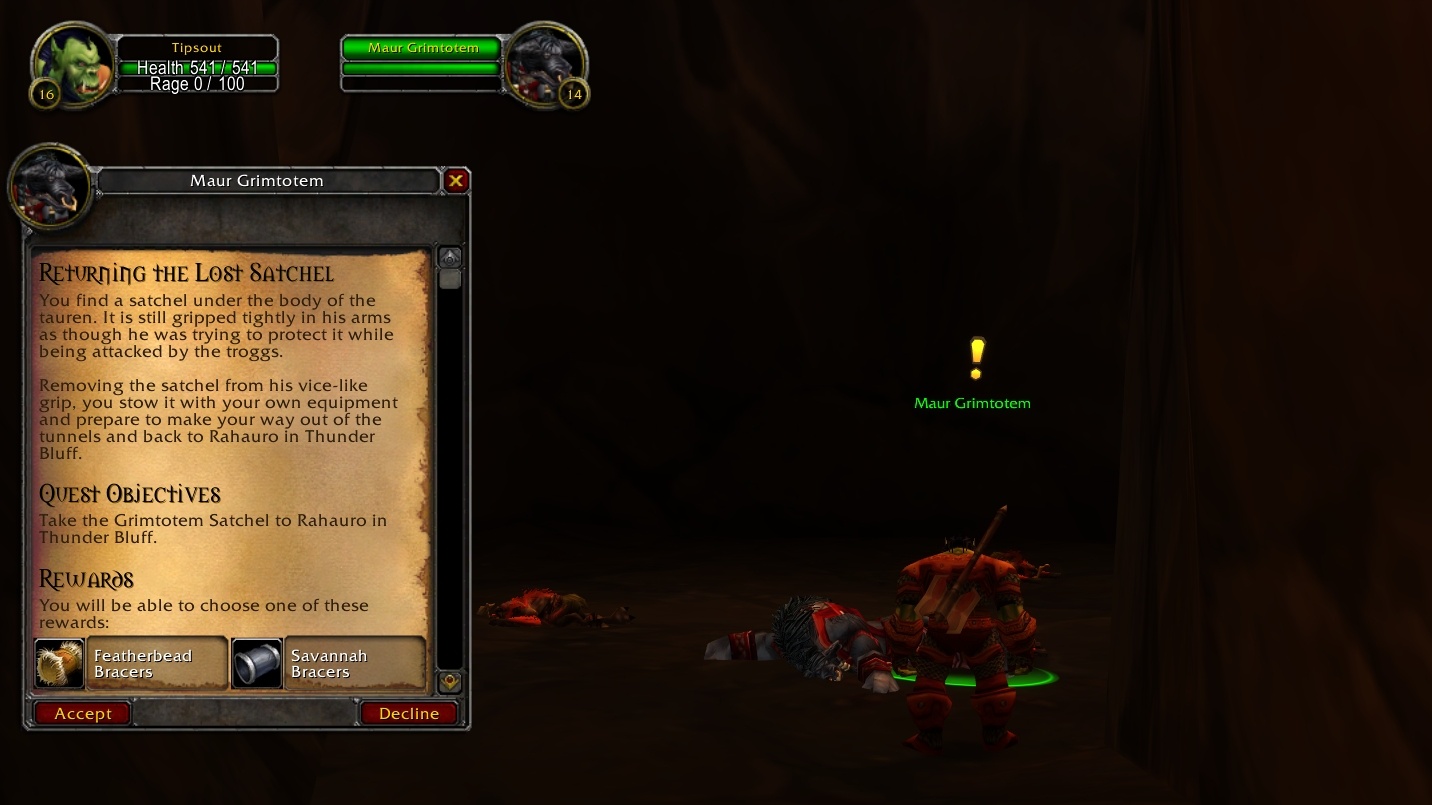
Task: Click the level 14 badge on the target frame
Action: (575, 93)
